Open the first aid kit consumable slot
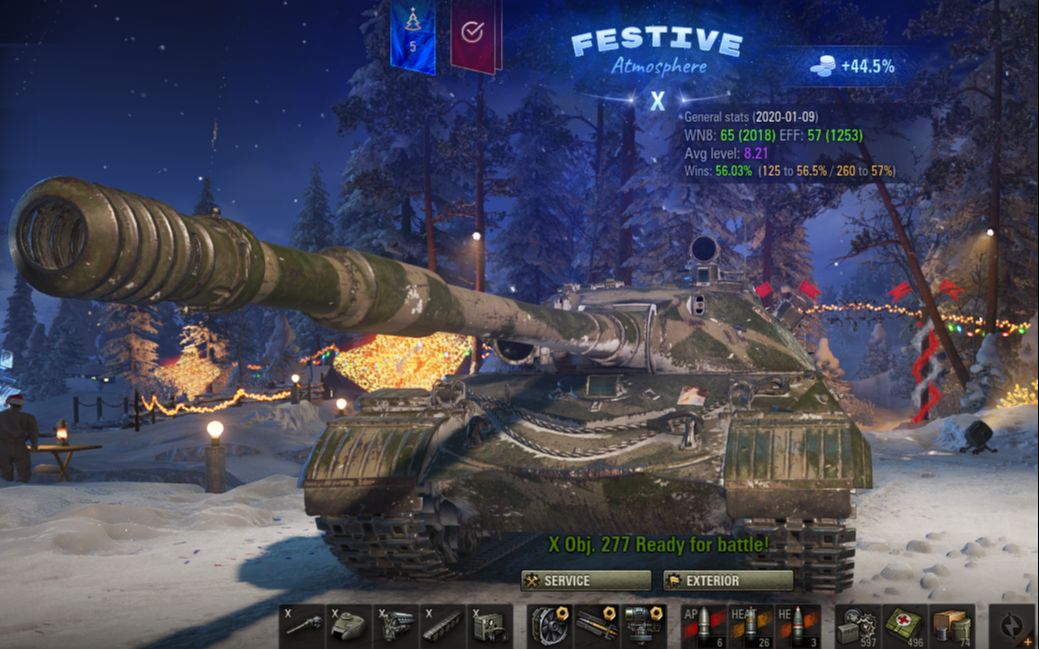 (x=905, y=626)
